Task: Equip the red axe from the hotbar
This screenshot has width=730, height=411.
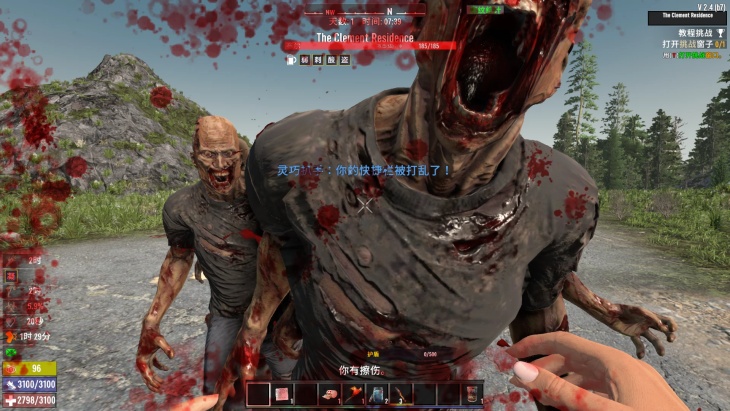Action: tap(353, 394)
